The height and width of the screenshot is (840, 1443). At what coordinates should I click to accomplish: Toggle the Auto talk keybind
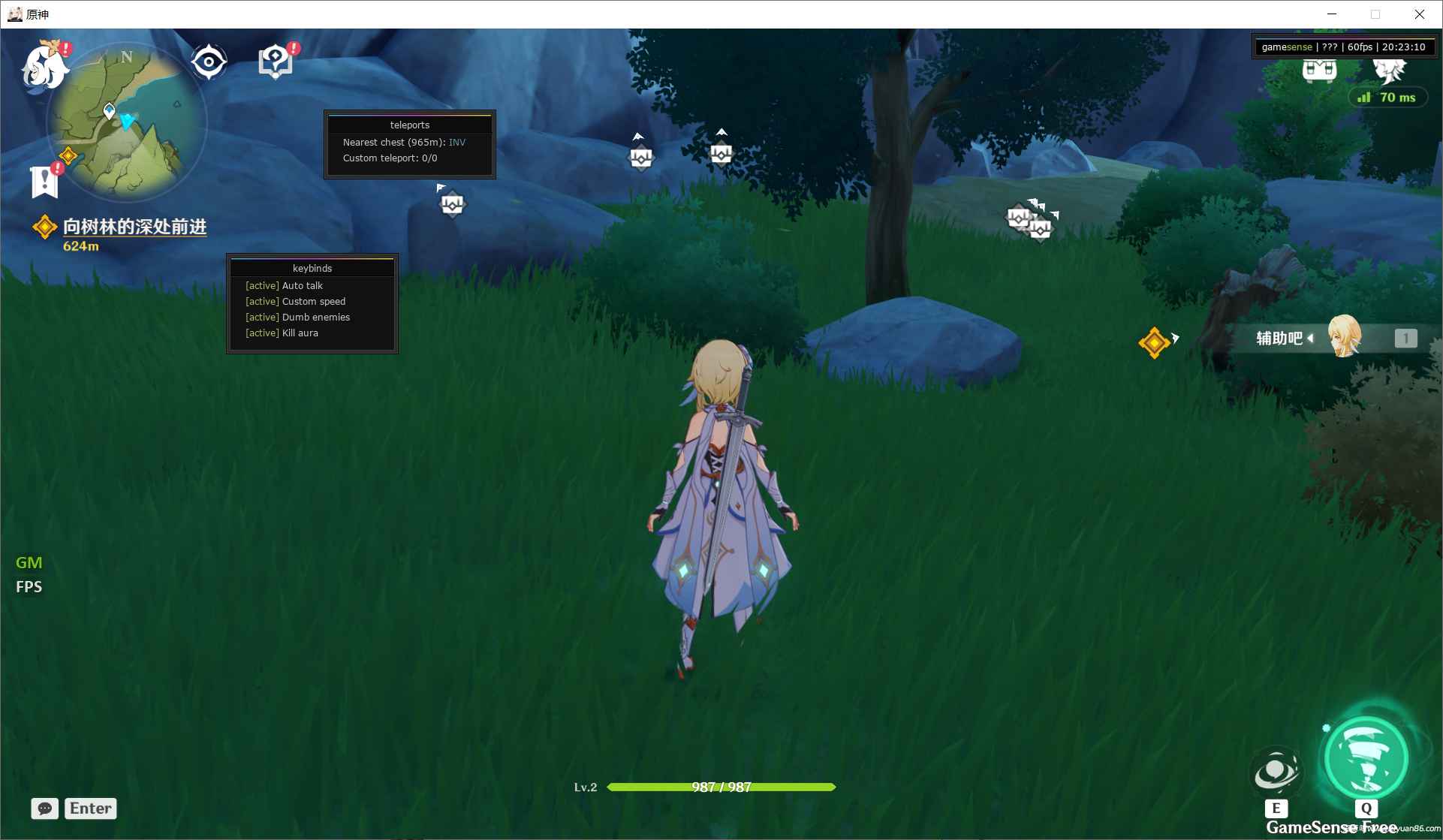284,285
